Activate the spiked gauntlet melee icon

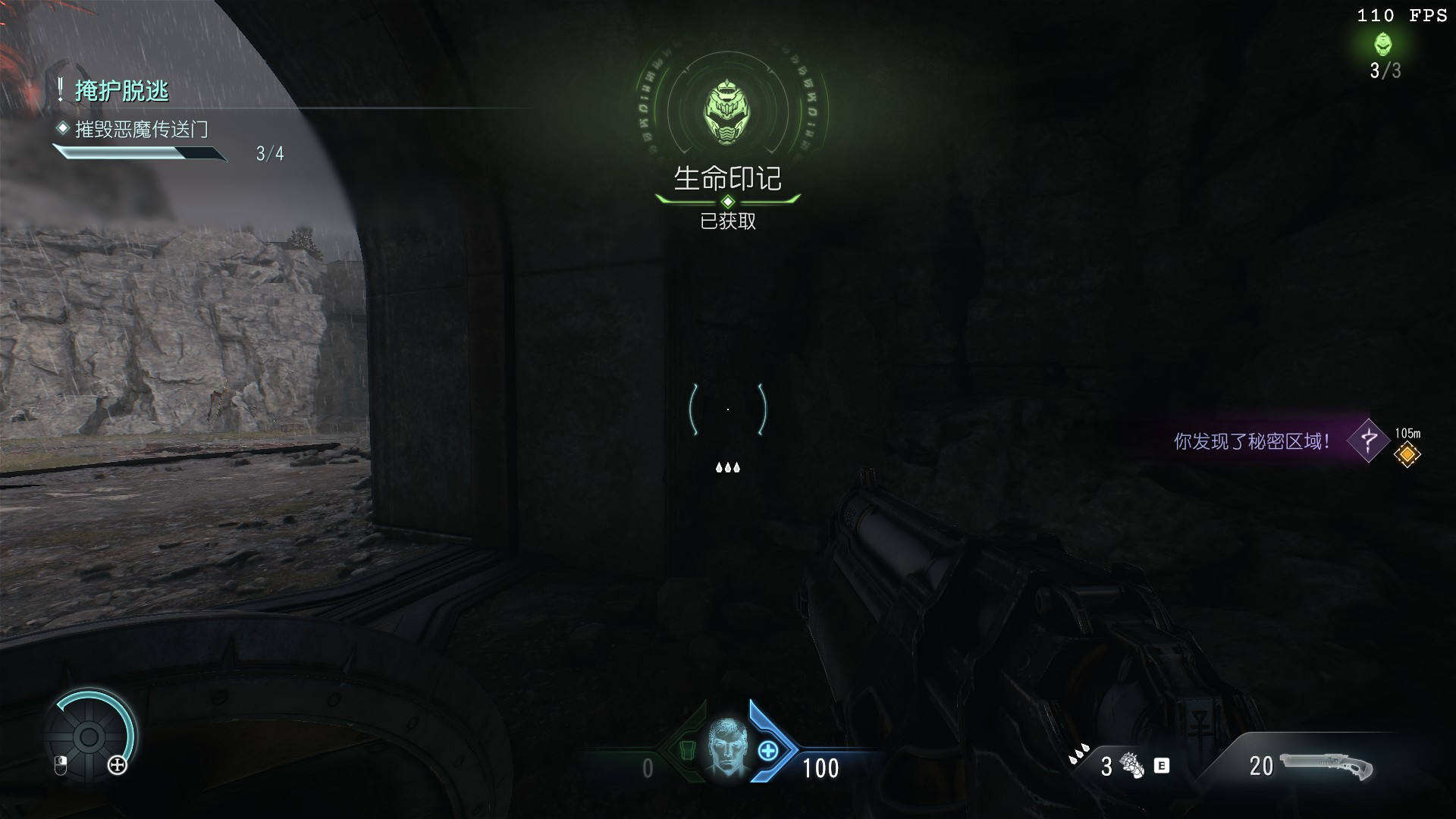1133,765
